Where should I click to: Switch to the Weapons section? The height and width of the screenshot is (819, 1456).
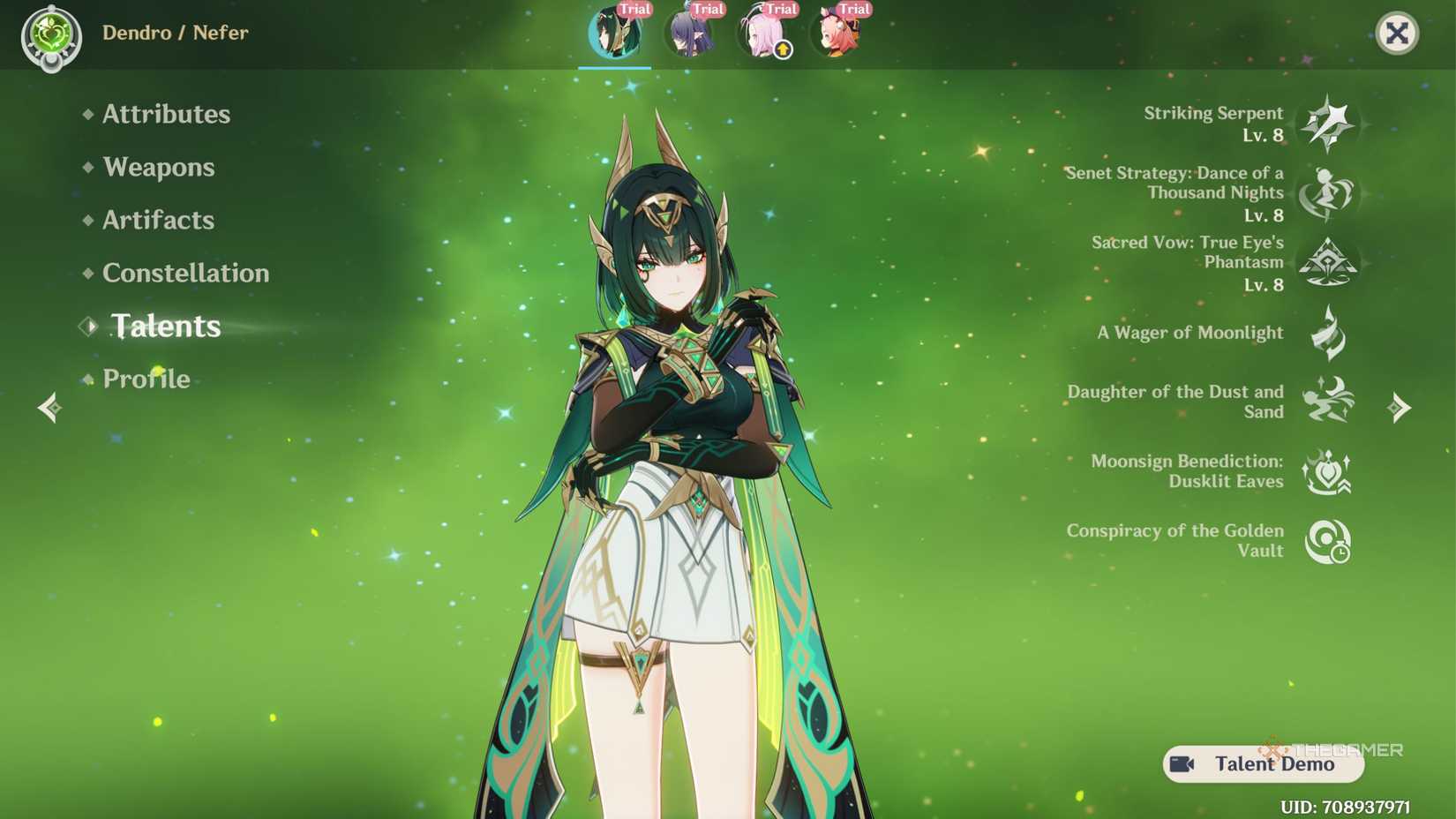[158, 167]
